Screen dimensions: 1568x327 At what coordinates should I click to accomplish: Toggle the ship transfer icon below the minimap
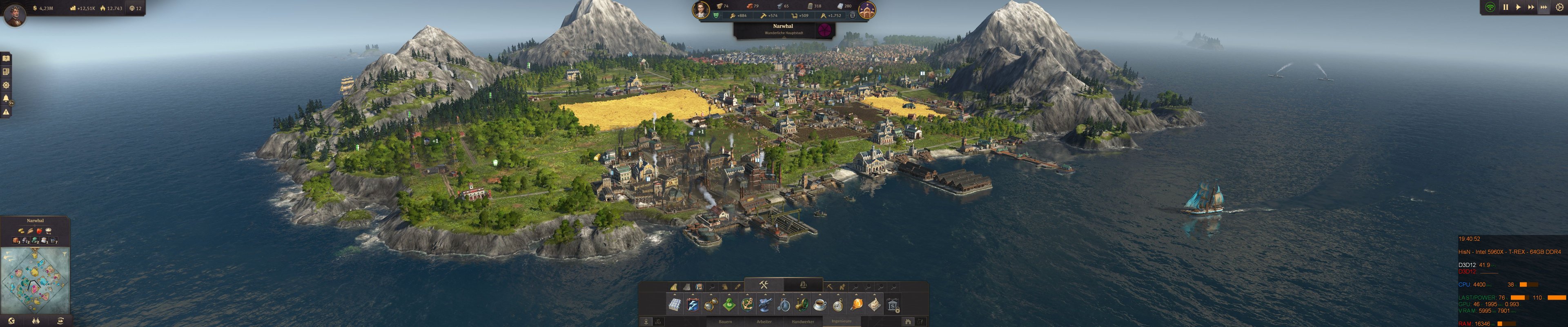(61, 321)
